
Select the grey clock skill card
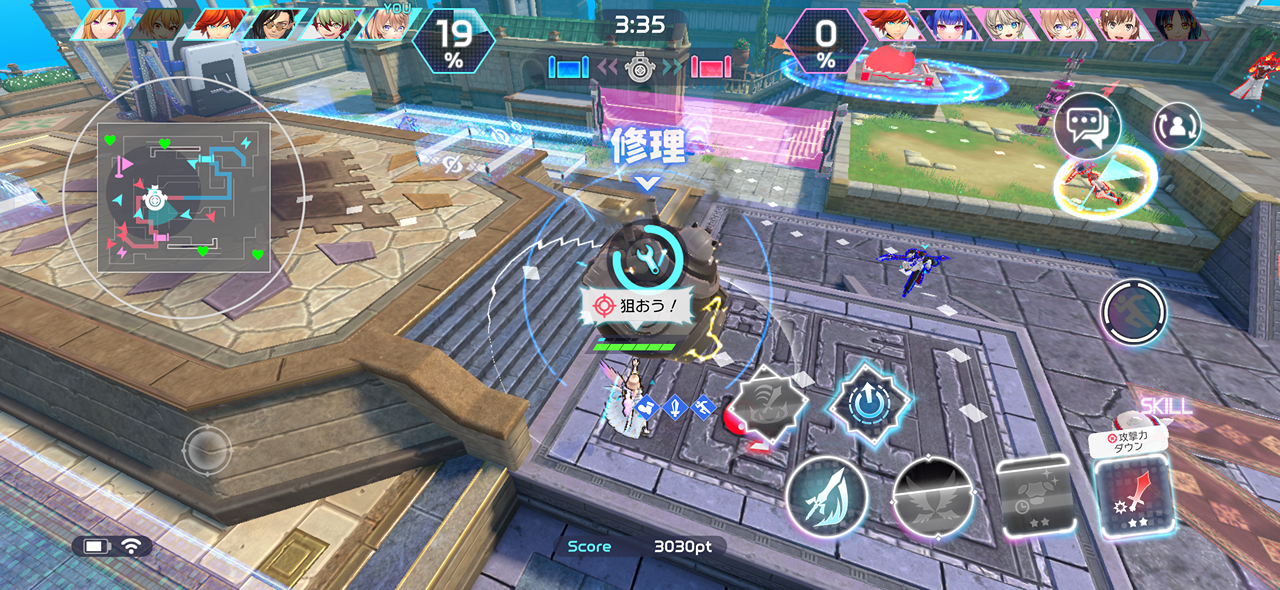1035,496
